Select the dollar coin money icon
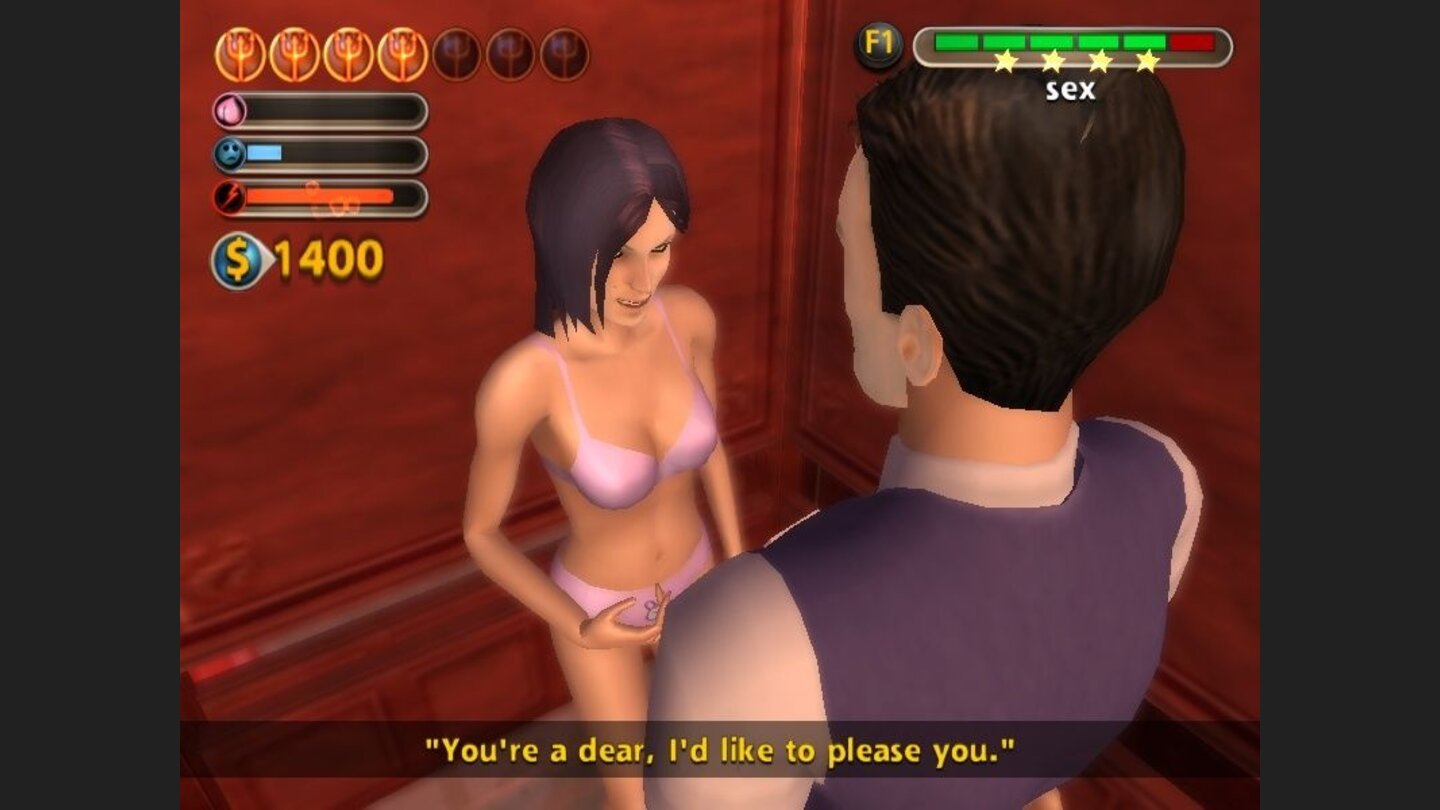The height and width of the screenshot is (810, 1440). (237, 261)
